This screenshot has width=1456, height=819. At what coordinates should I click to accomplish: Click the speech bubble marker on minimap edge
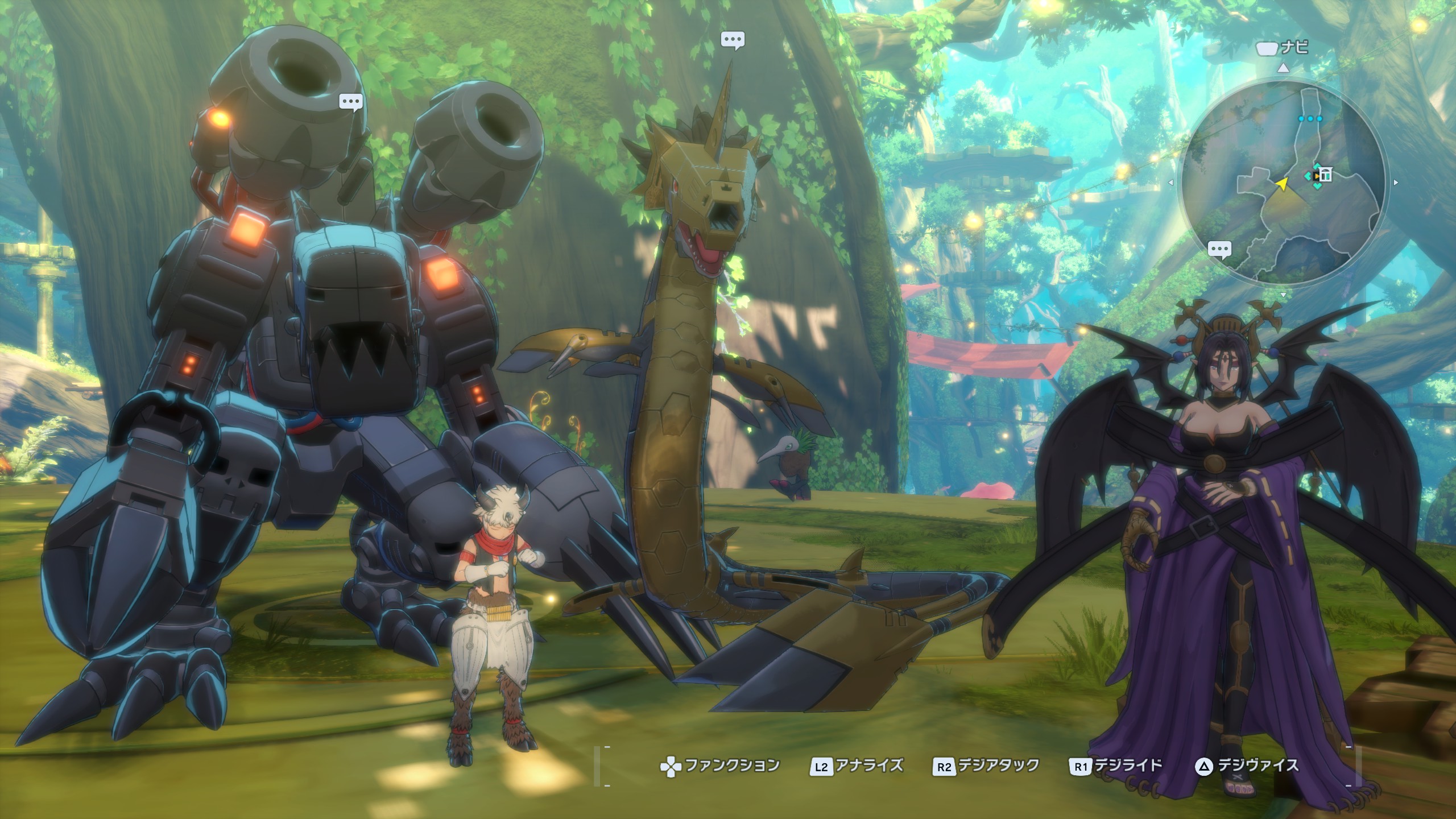[1219, 250]
